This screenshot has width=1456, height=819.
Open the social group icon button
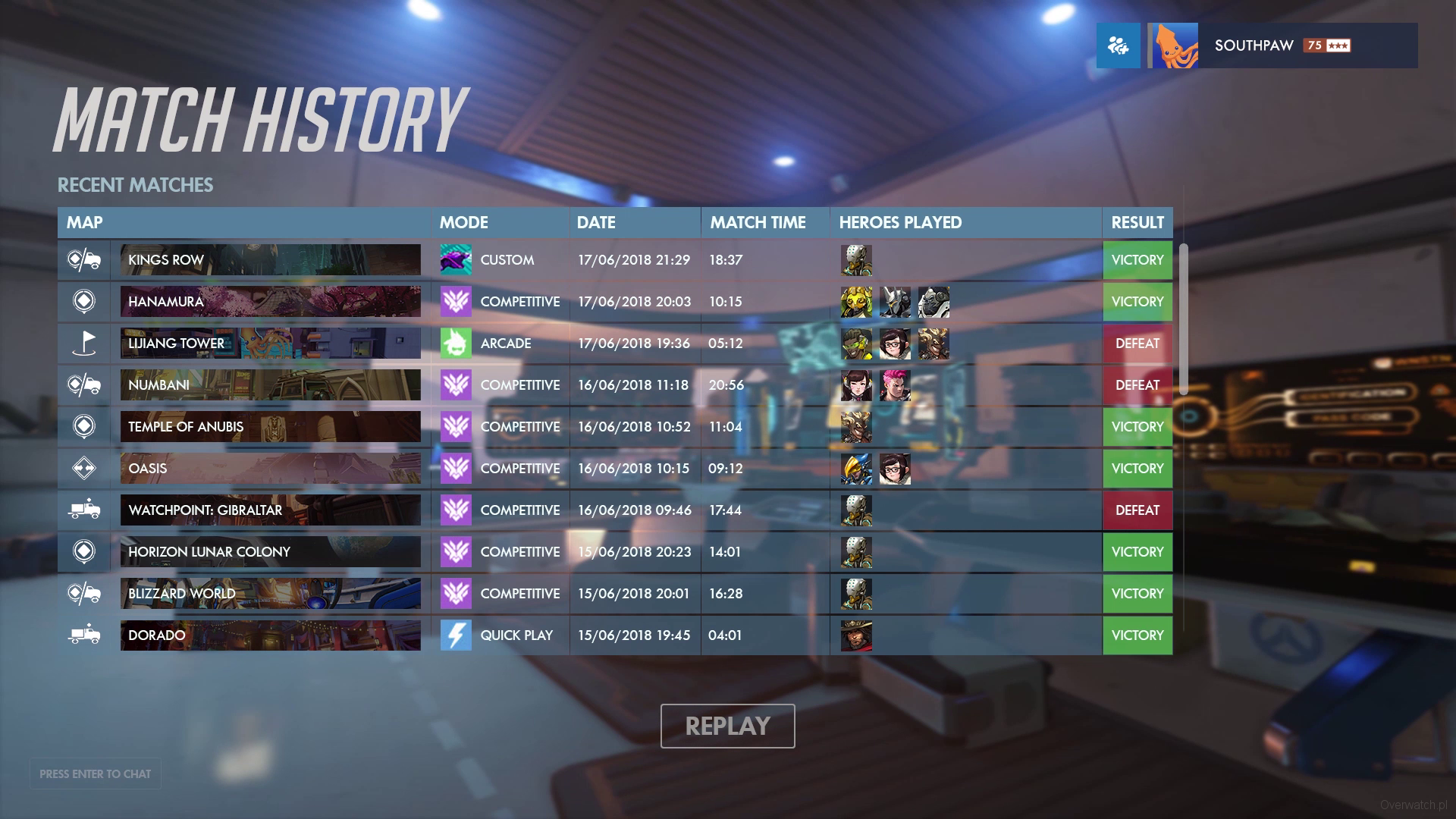pyautogui.click(x=1118, y=45)
